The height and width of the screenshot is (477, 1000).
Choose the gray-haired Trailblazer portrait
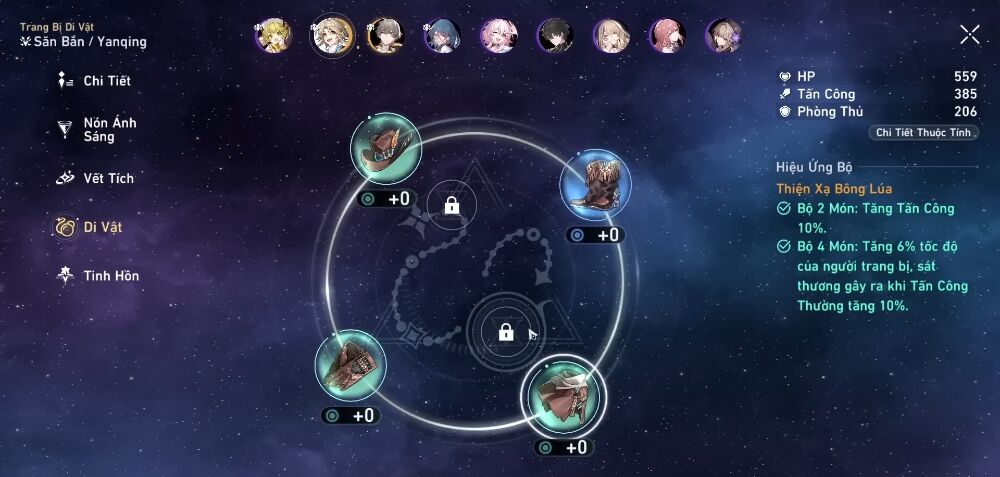[385, 36]
